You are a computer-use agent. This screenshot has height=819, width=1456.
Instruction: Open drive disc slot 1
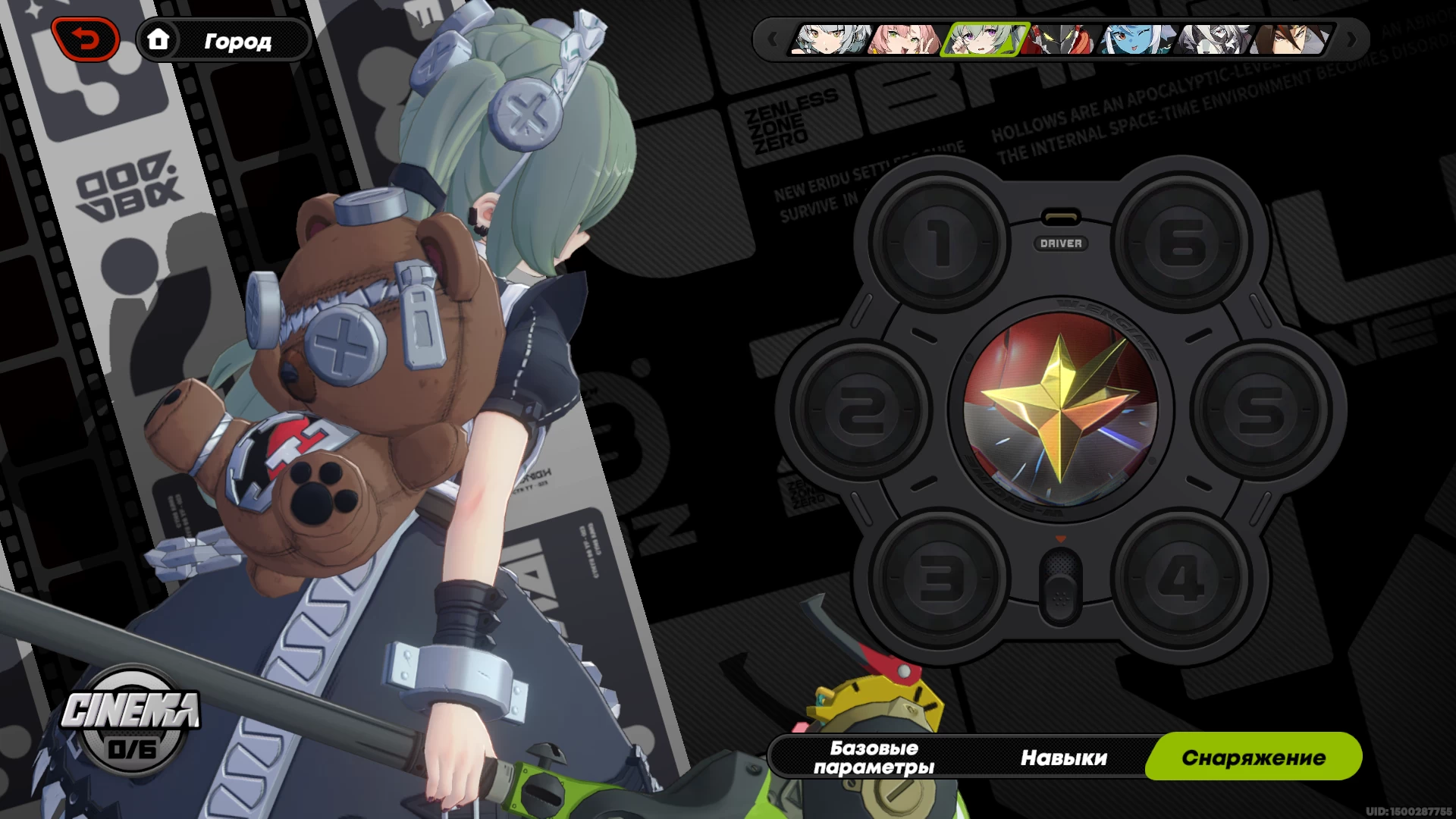[940, 243]
